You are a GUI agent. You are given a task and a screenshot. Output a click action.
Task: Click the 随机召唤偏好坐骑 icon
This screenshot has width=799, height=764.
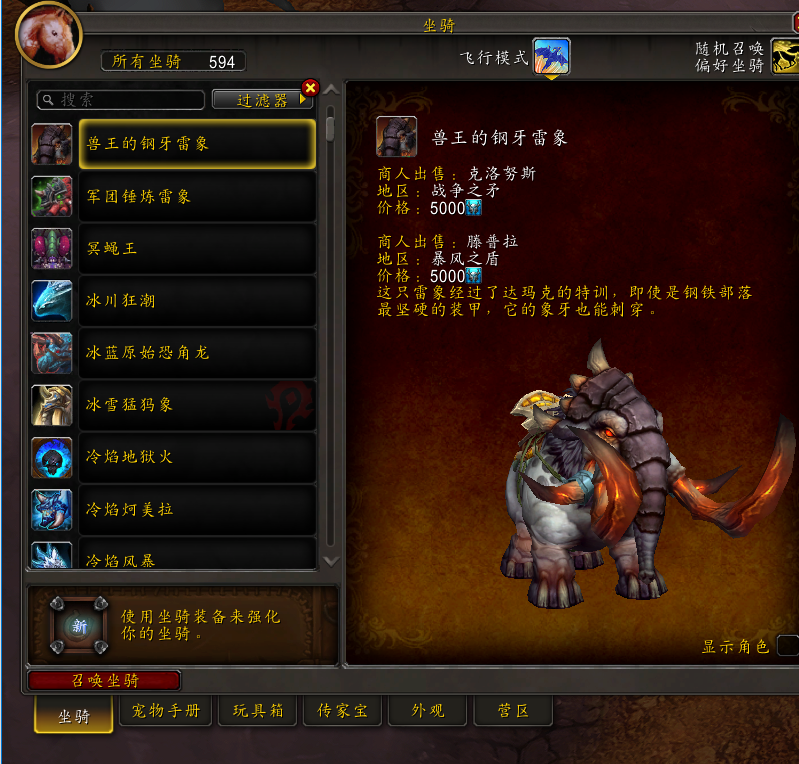(785, 57)
